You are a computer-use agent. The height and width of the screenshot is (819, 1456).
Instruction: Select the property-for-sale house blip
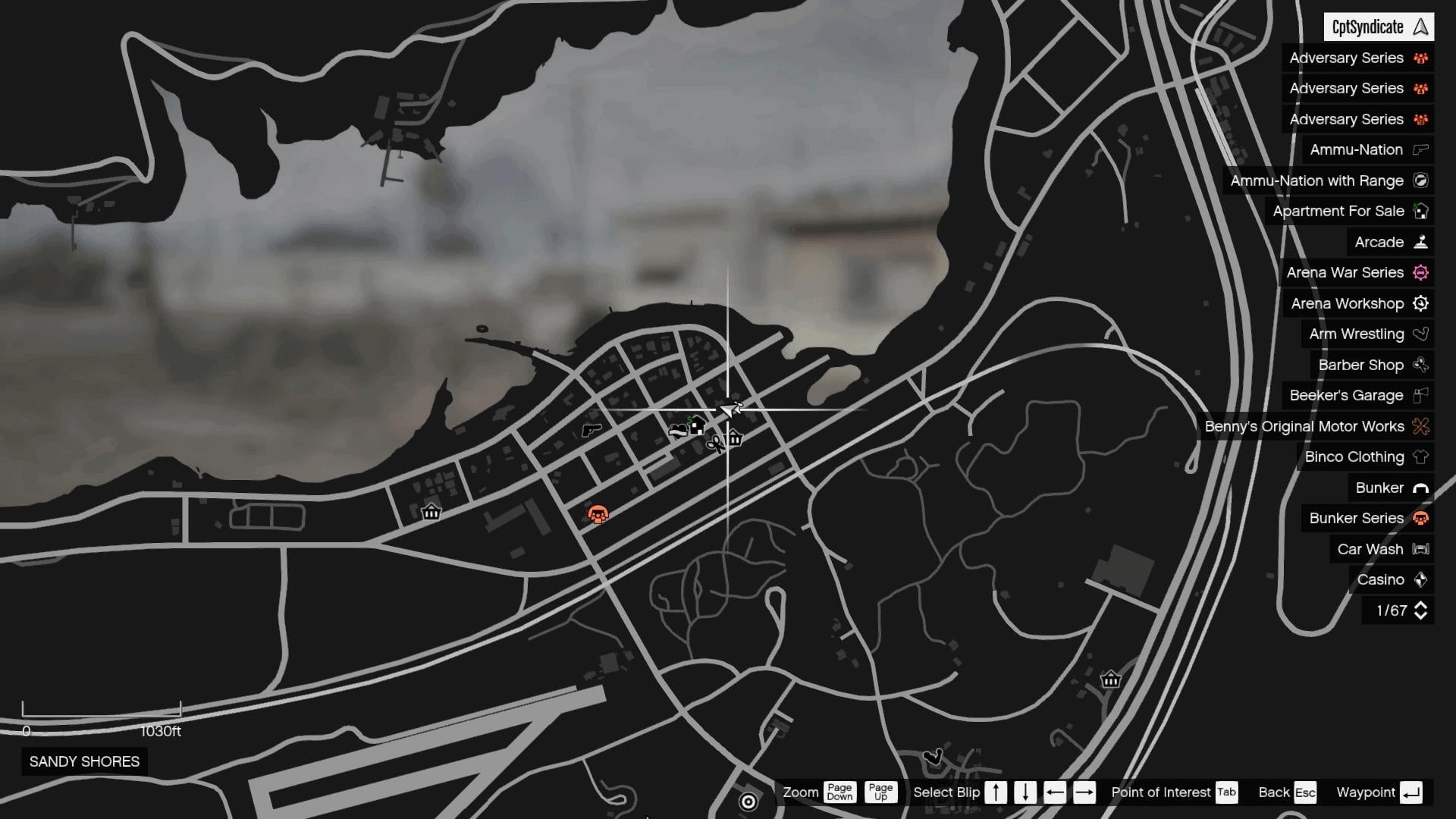[697, 425]
